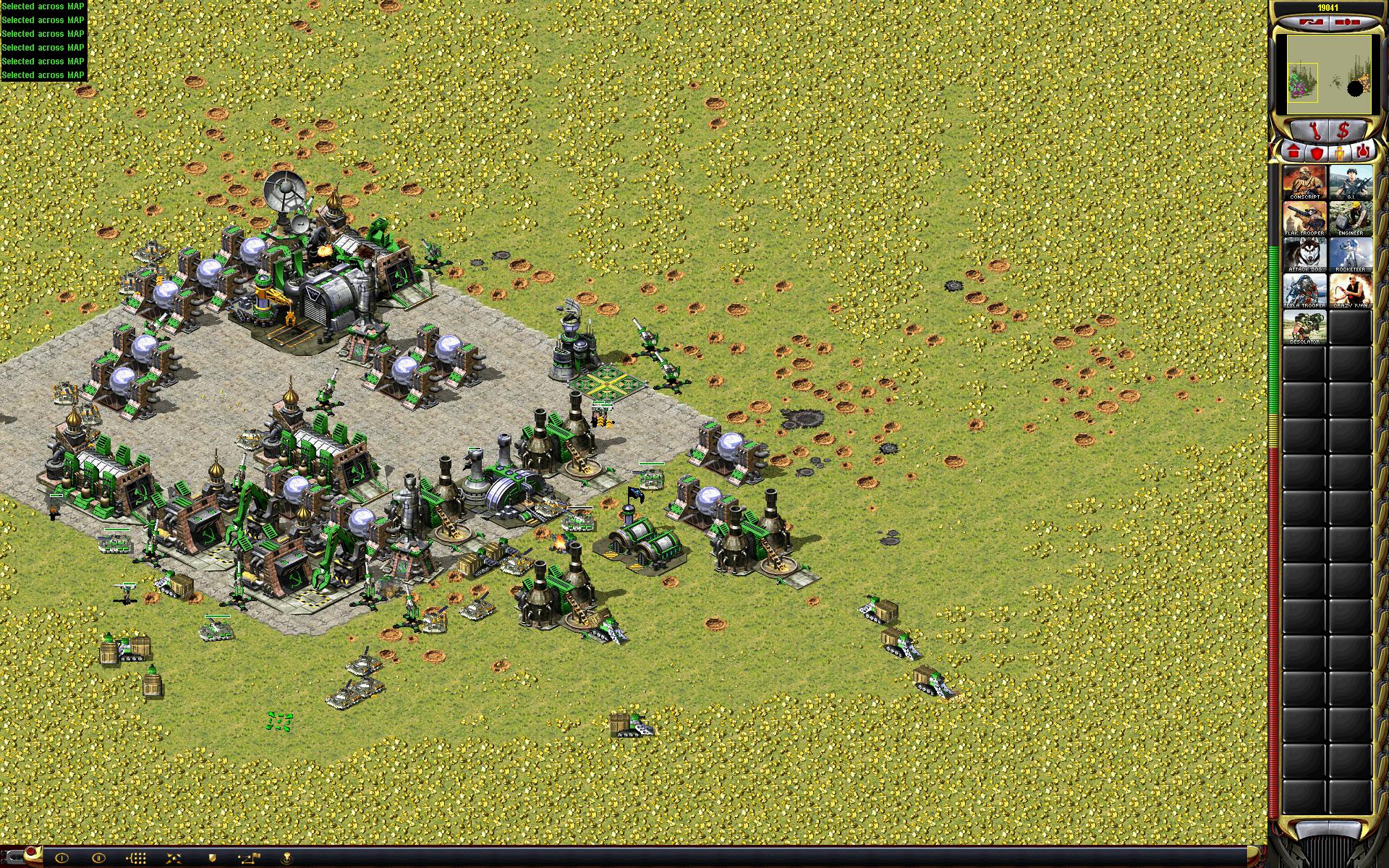Queue a Tesla Trooper
Screen dimensions: 1389x868
pyautogui.click(x=1304, y=290)
